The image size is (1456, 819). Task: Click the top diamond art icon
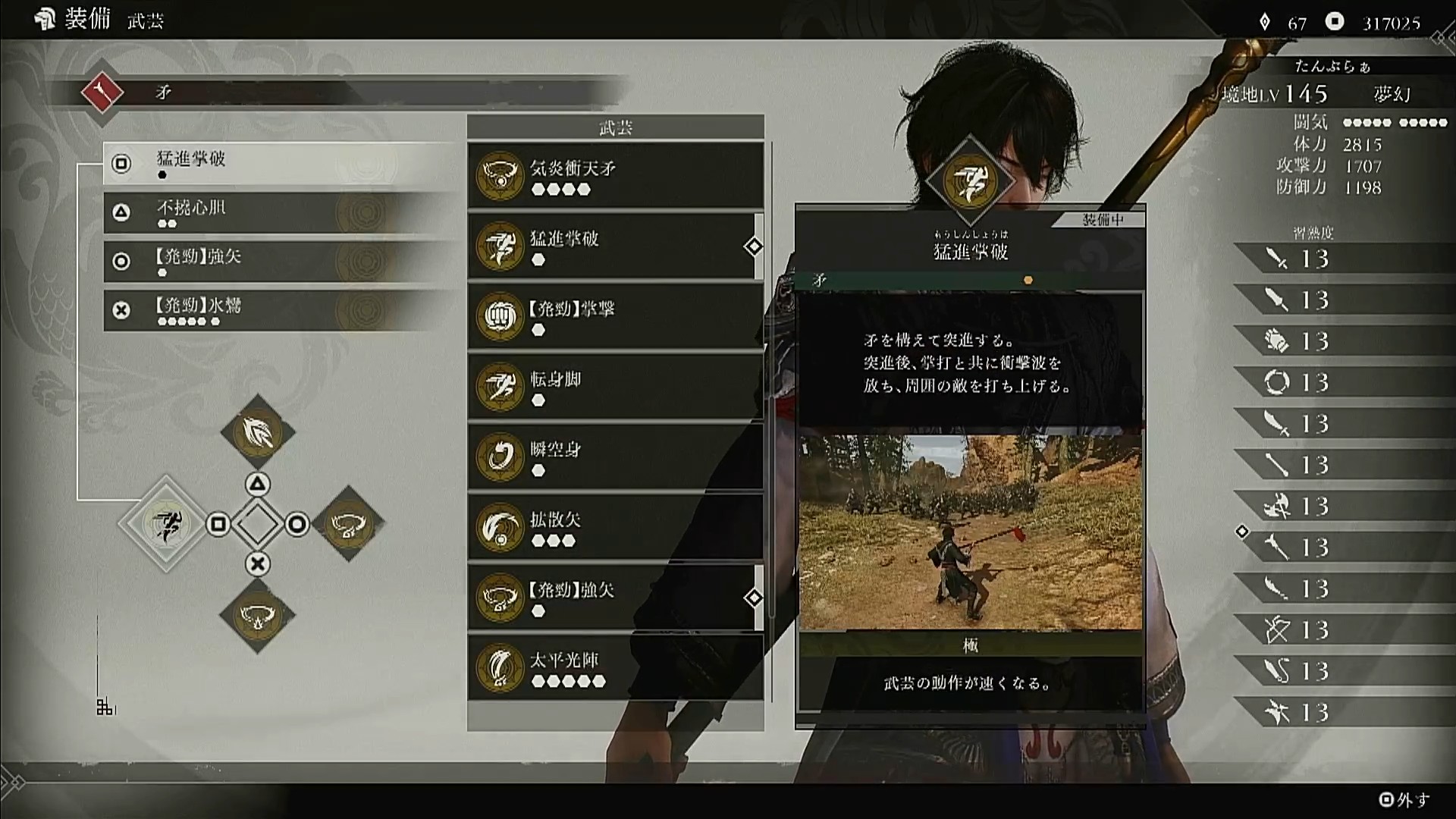(258, 432)
